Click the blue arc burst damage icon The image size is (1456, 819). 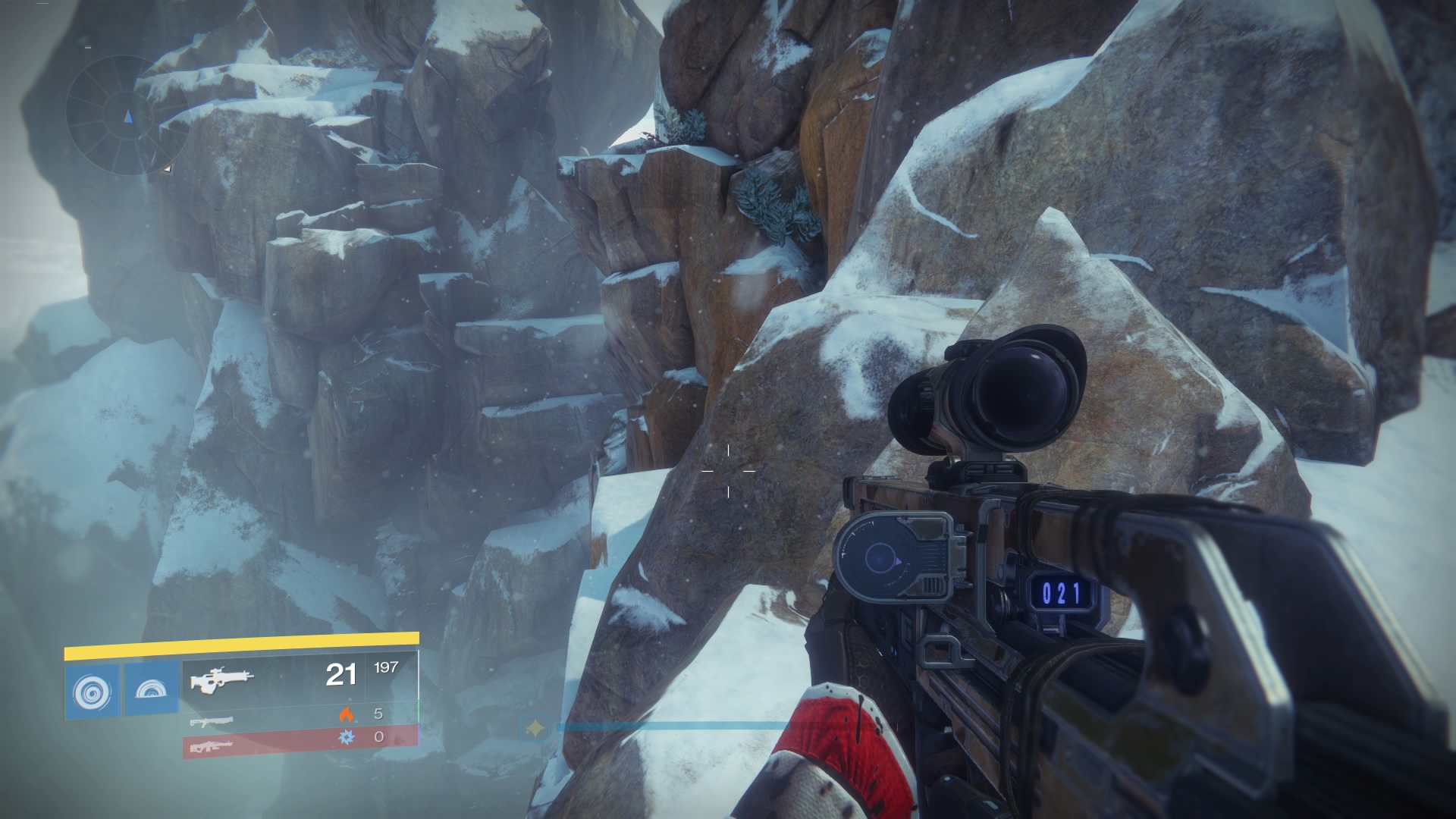347,736
